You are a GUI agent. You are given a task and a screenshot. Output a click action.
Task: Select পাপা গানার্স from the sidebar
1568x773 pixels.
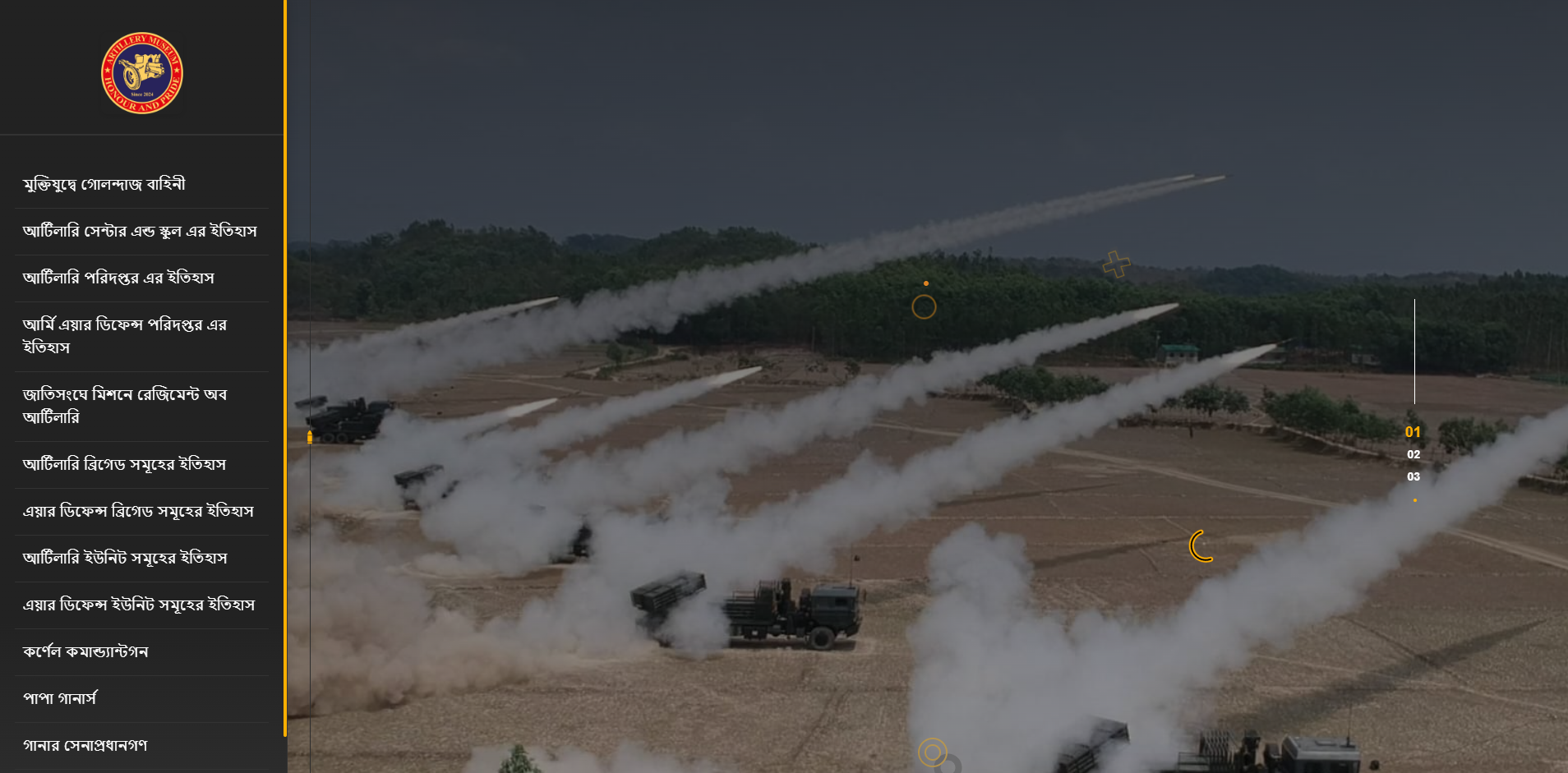(59, 698)
